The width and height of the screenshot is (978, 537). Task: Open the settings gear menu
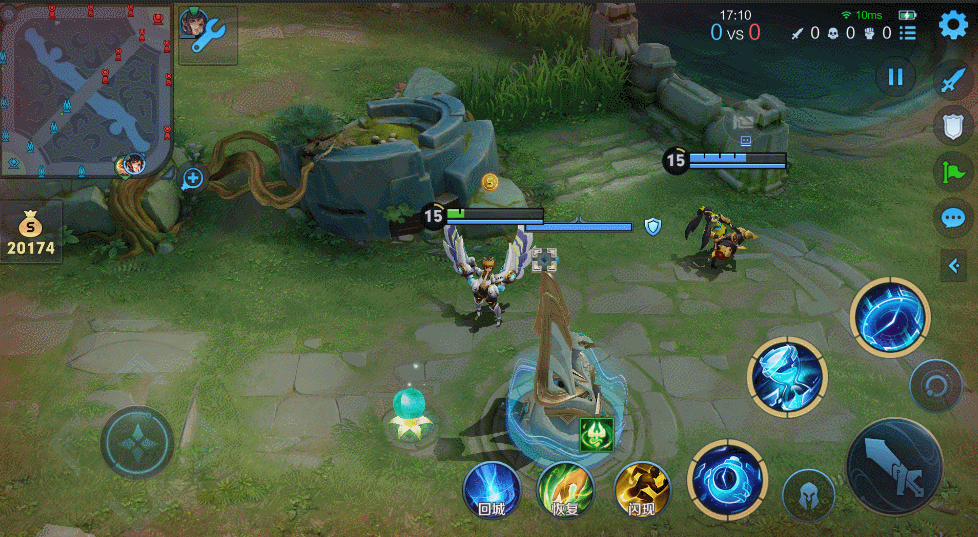[953, 26]
